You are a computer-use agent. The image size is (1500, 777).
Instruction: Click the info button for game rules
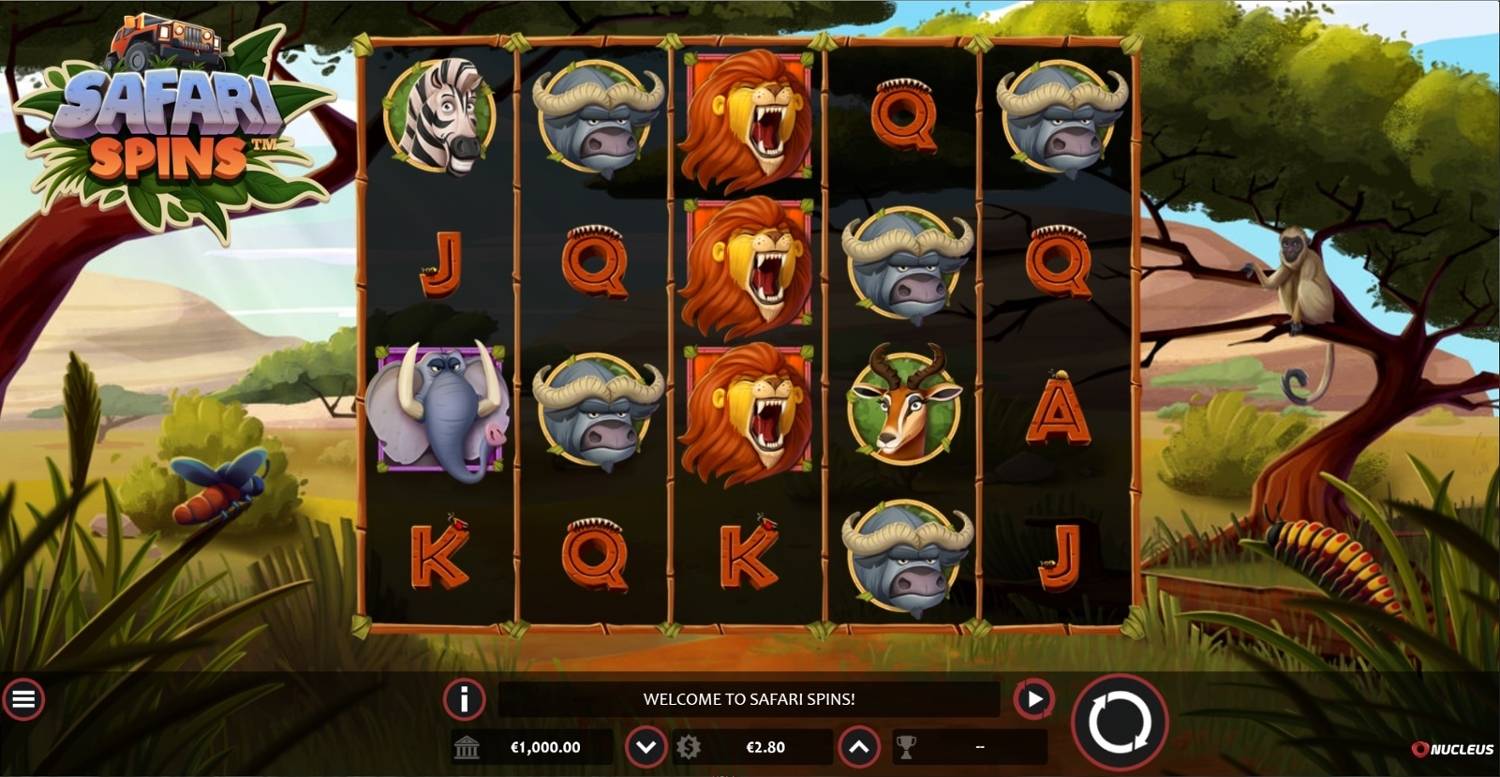point(463,699)
